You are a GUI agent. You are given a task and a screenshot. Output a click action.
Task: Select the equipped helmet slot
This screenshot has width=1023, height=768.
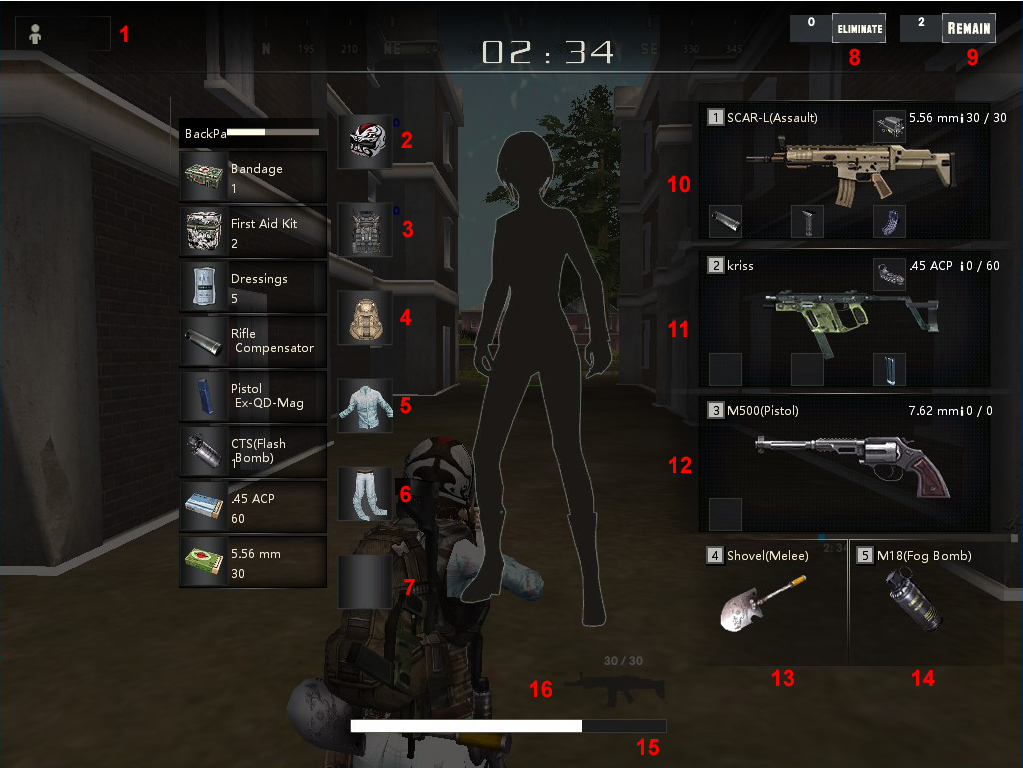(x=364, y=140)
